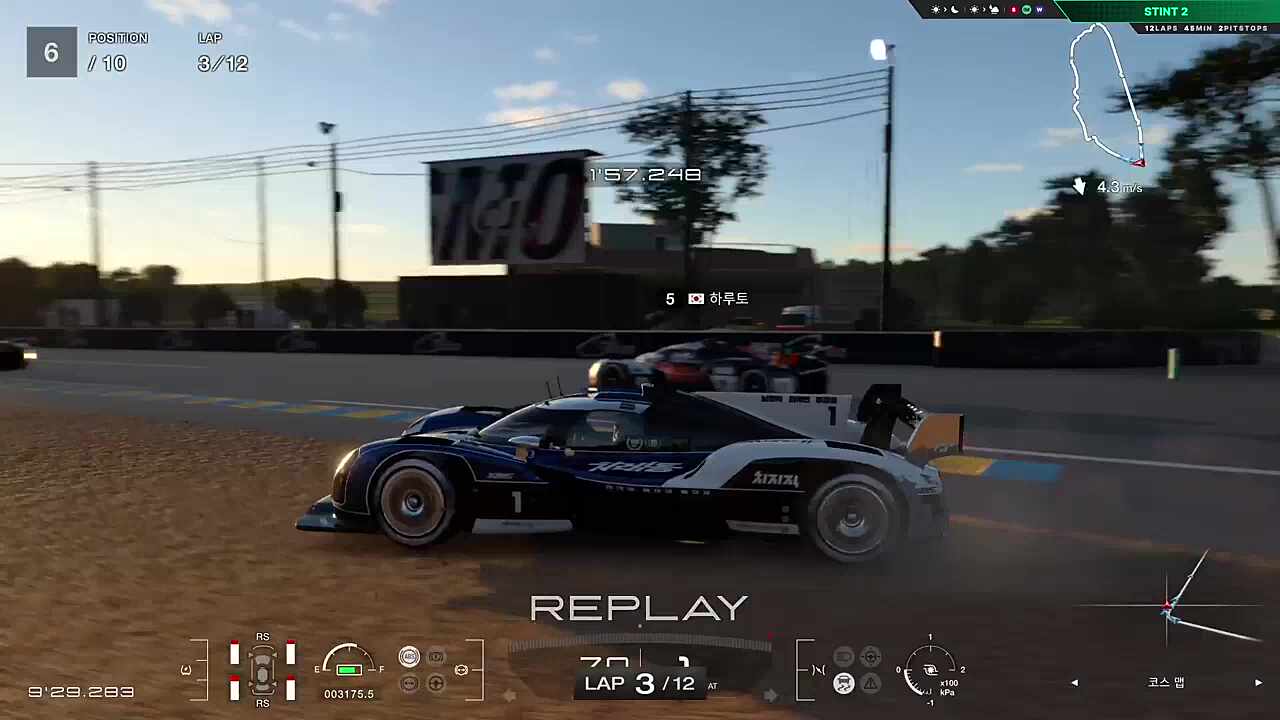Click the fuel gauge with green bar
Image resolution: width=1280 pixels, height=720 pixels.
348,664
